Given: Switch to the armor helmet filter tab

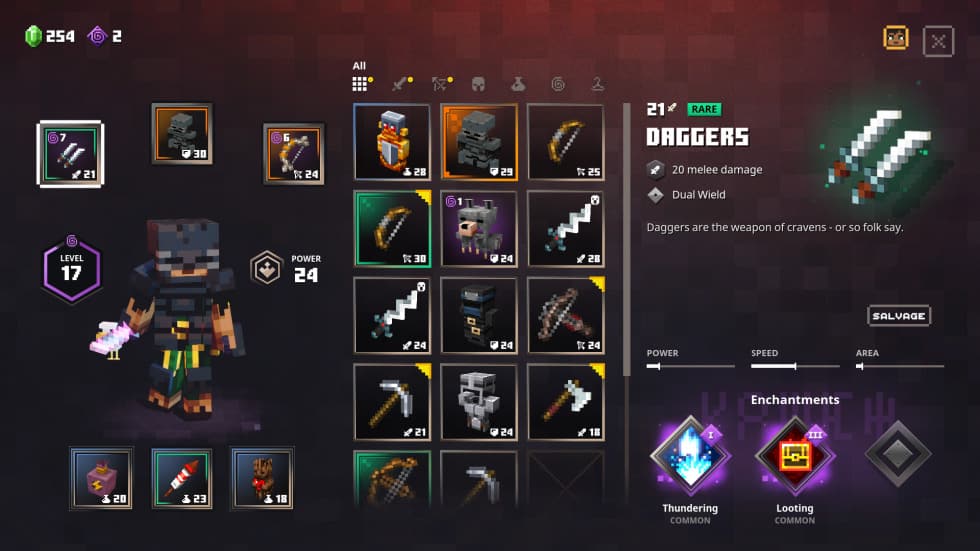Looking at the screenshot, I should pos(479,84).
